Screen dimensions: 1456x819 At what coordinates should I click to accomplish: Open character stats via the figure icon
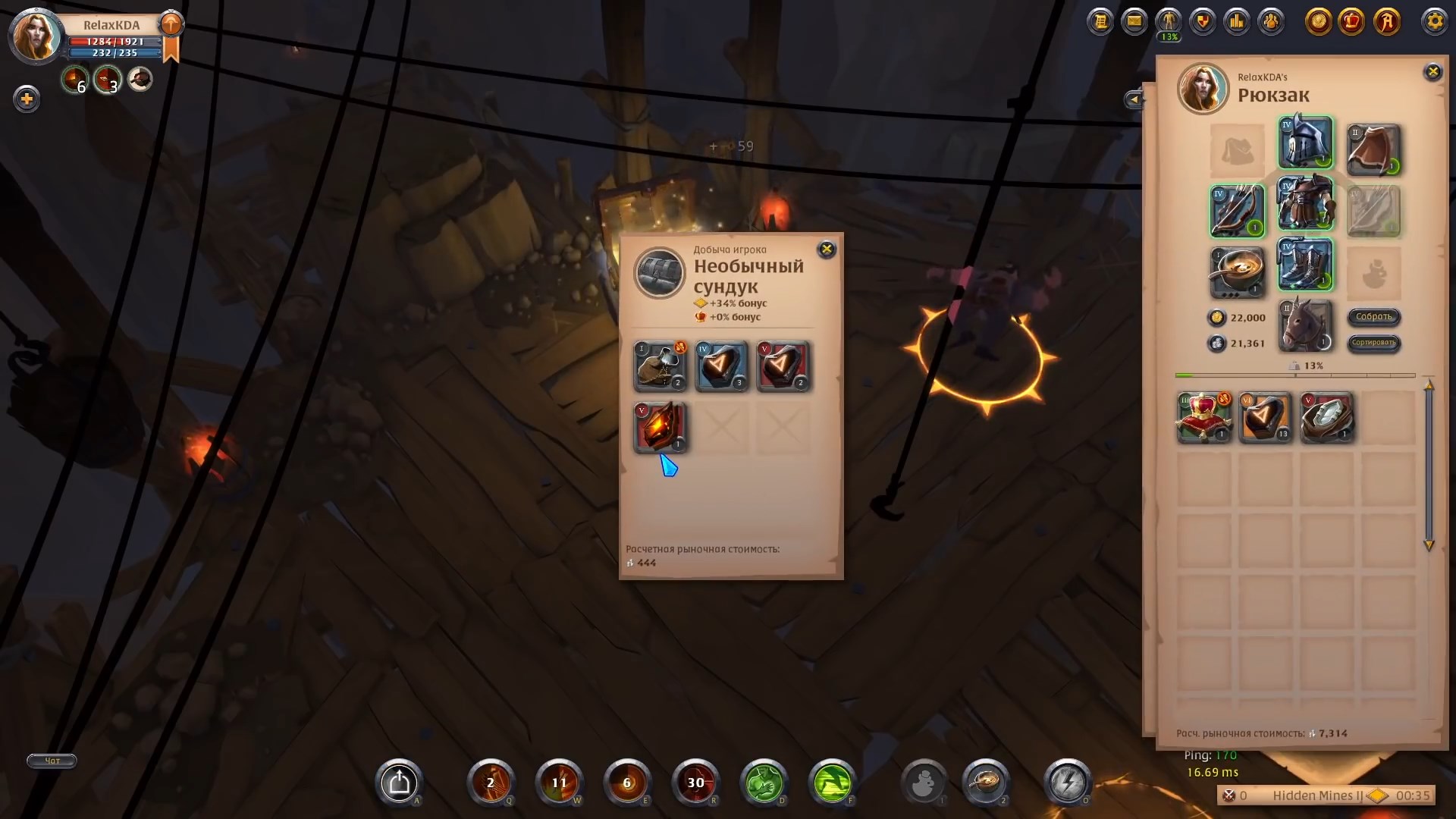1169,21
